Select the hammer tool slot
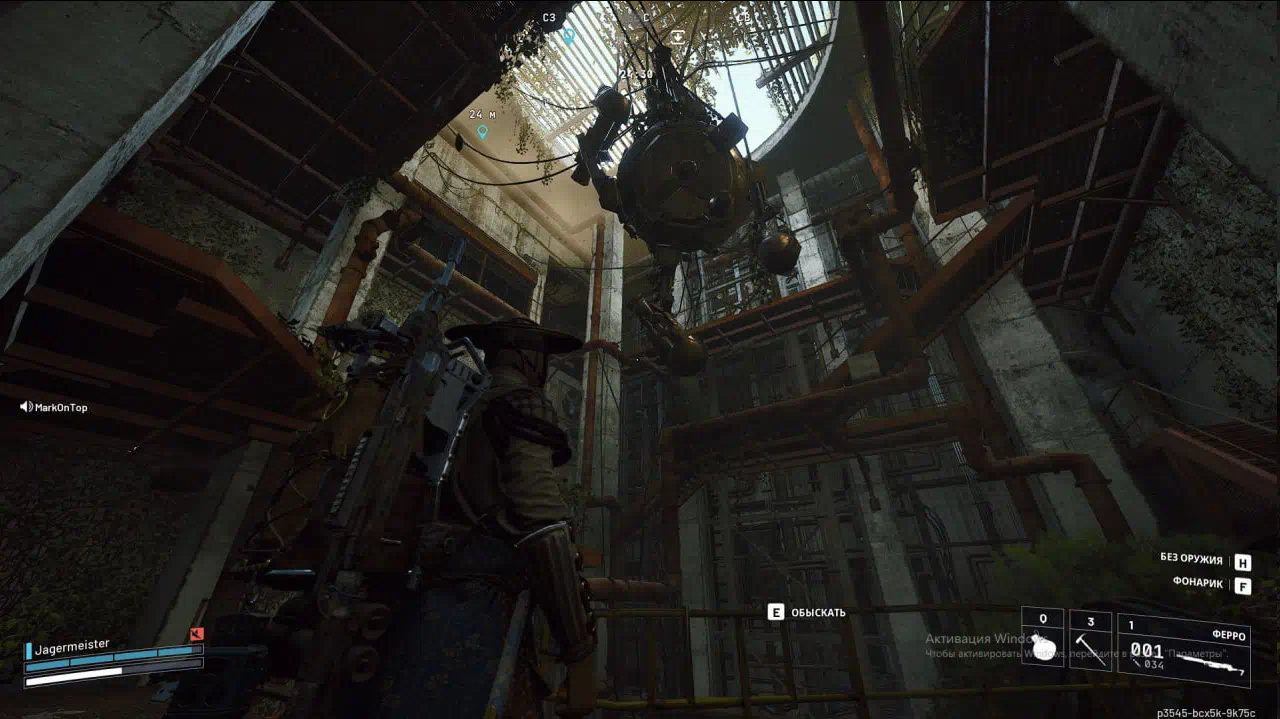 1090,640
